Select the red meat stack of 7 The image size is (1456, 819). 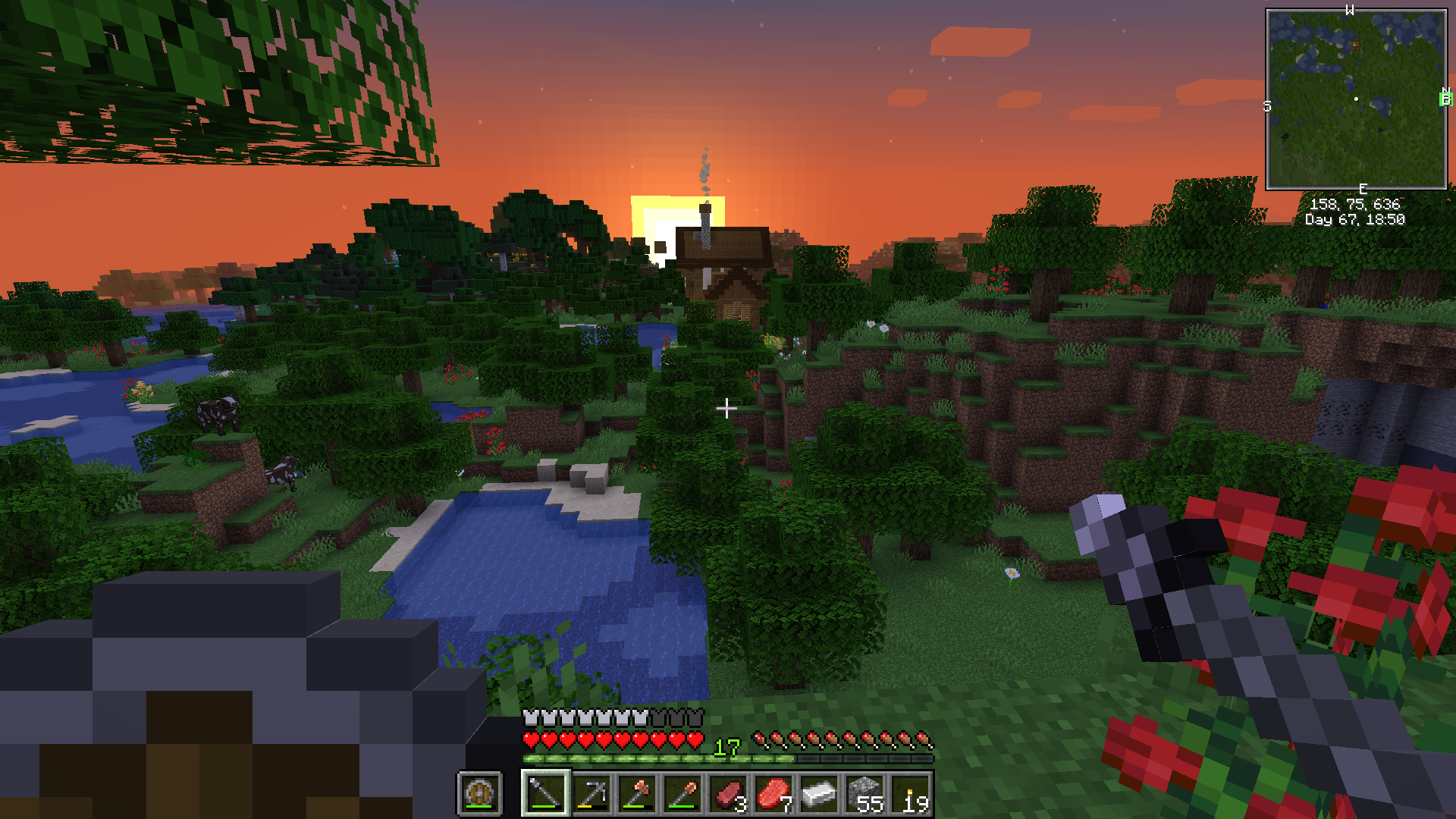click(x=773, y=793)
